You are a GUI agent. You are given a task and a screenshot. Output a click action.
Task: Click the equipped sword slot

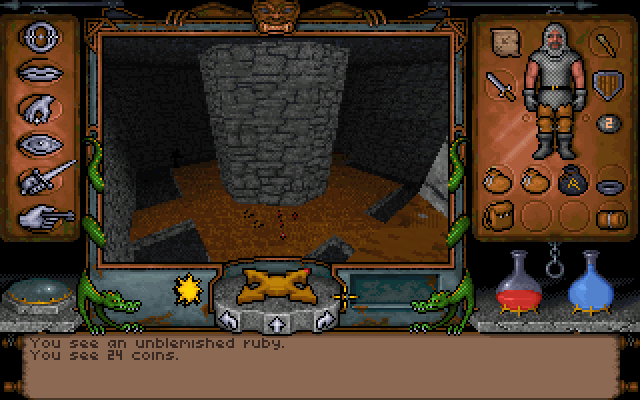[x=500, y=86]
